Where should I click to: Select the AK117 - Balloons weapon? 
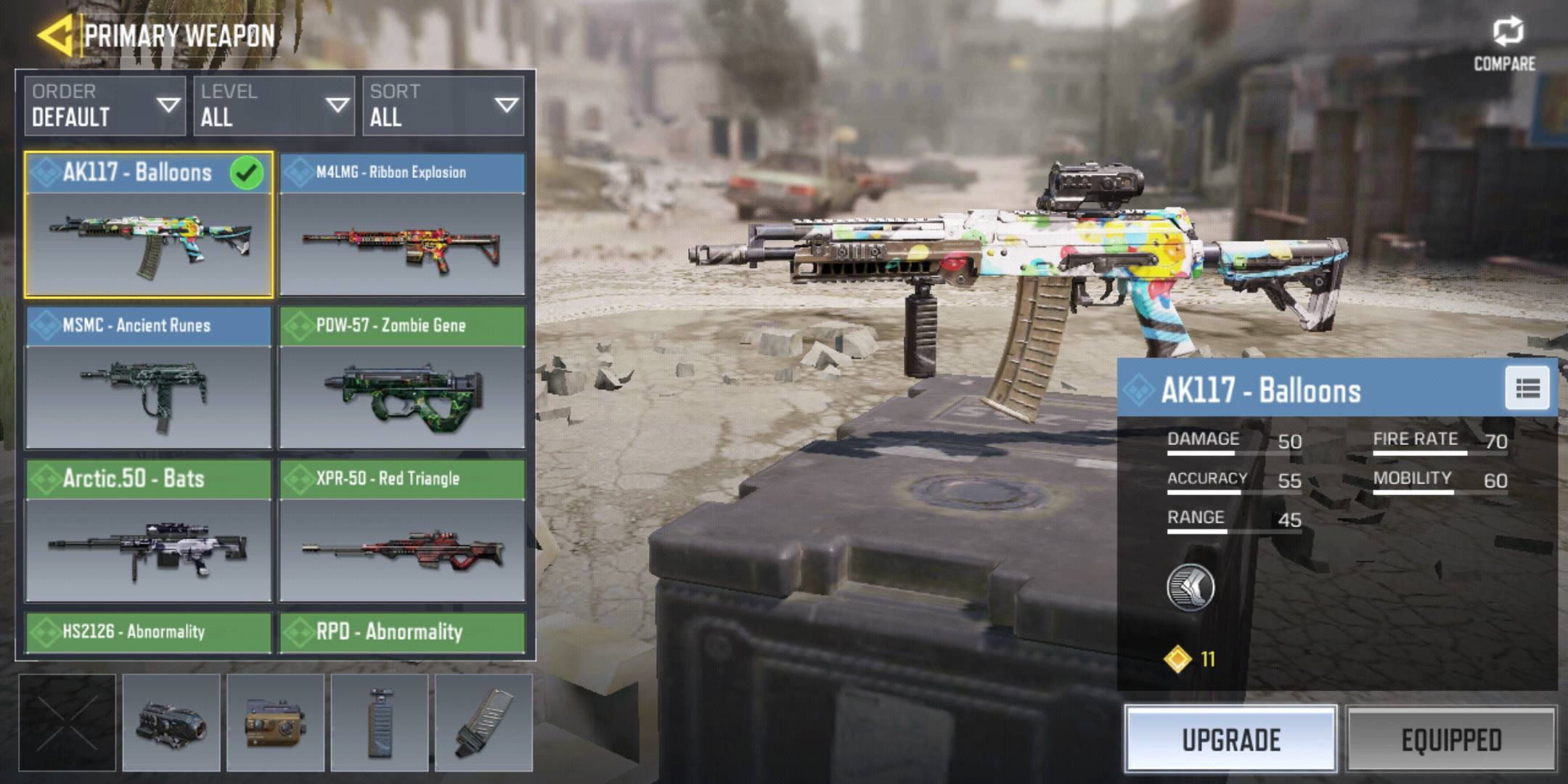pos(149,225)
